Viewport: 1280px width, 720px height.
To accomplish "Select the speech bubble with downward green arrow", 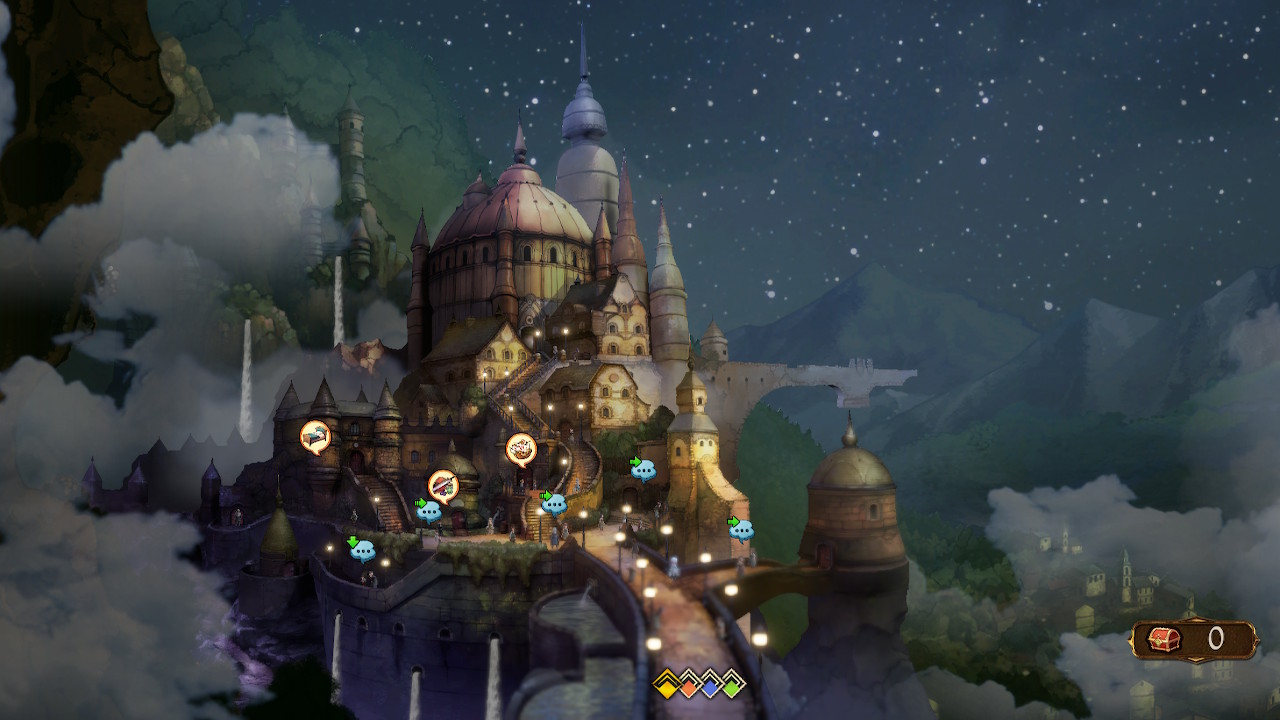I will (x=361, y=548).
